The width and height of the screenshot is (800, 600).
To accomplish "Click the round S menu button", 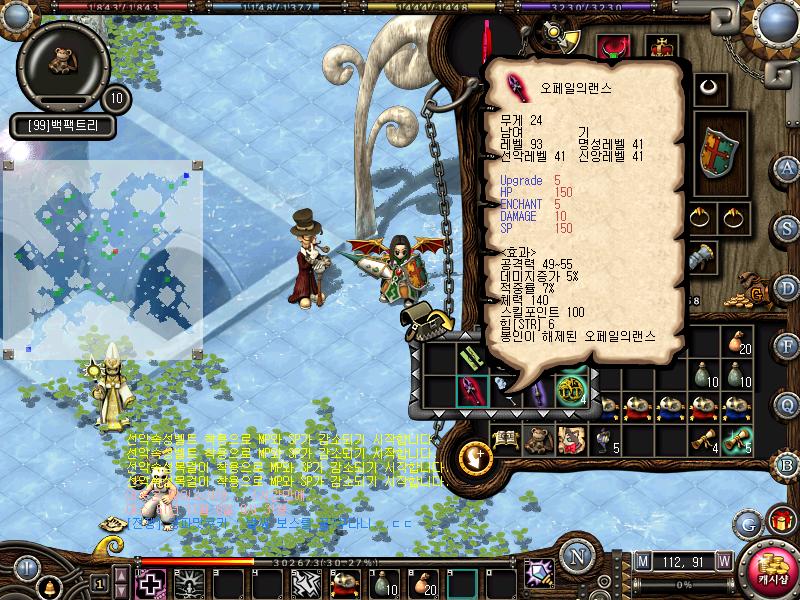I will pyautogui.click(x=787, y=225).
